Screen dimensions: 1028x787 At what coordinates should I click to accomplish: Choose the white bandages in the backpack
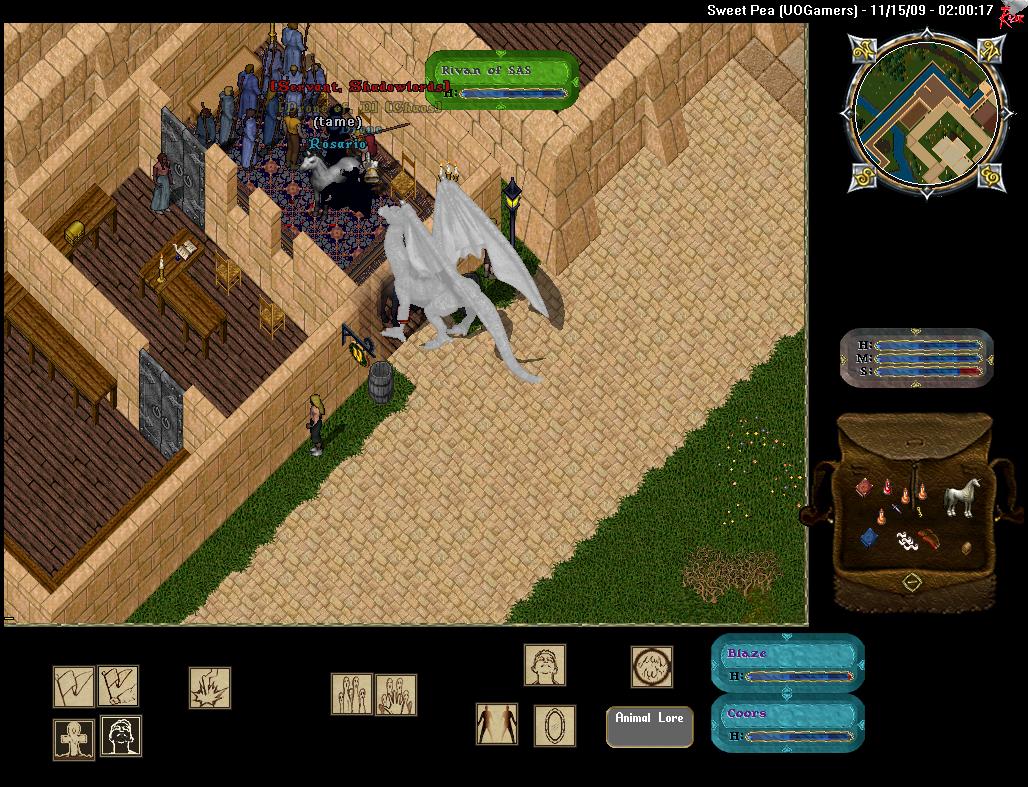(907, 541)
